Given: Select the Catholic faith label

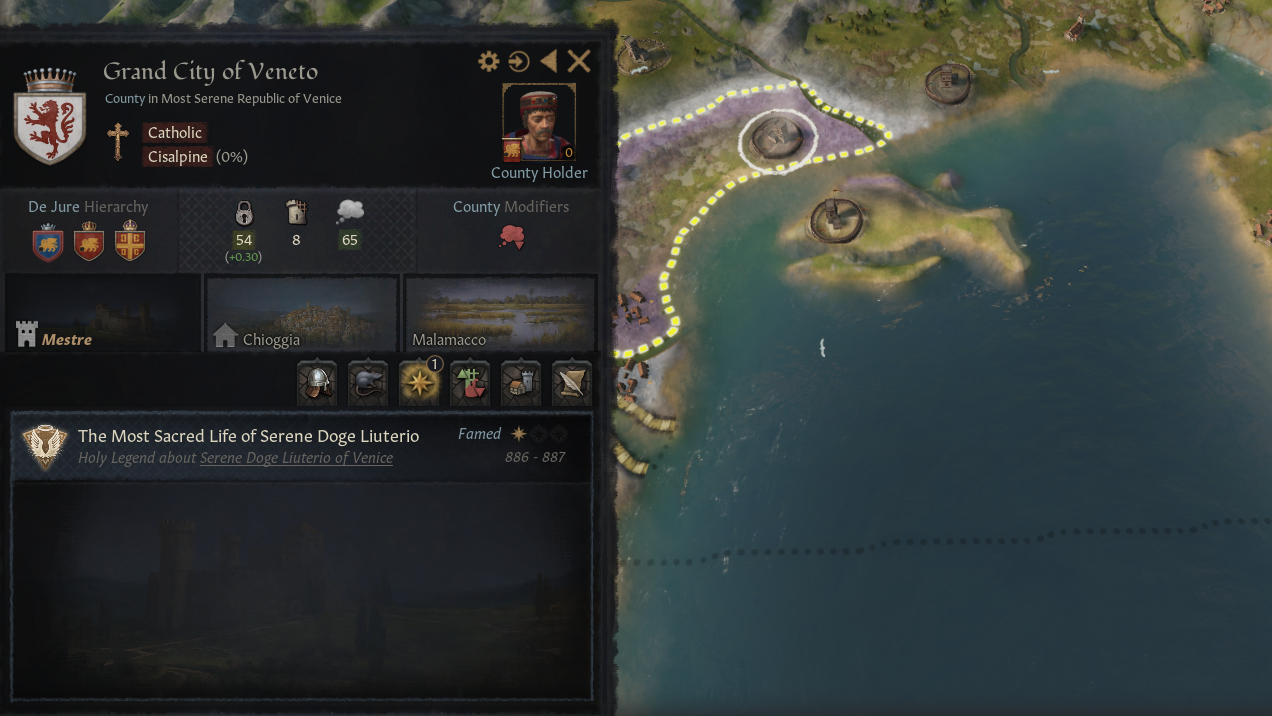Looking at the screenshot, I should (175, 133).
